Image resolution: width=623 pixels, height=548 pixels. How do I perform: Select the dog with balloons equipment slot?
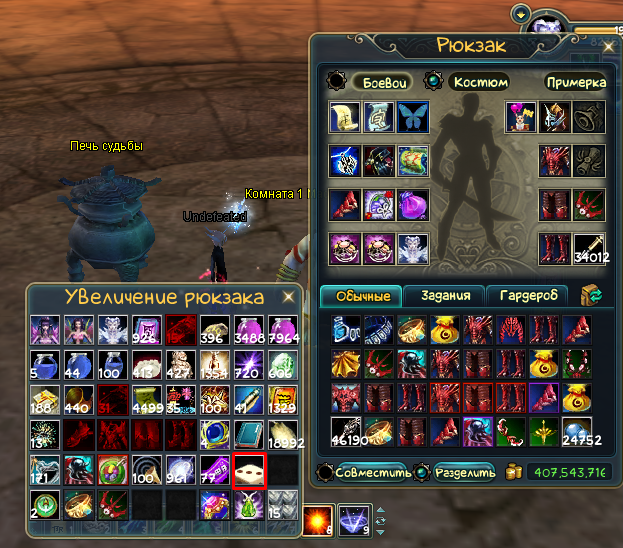pyautogui.click(x=519, y=117)
